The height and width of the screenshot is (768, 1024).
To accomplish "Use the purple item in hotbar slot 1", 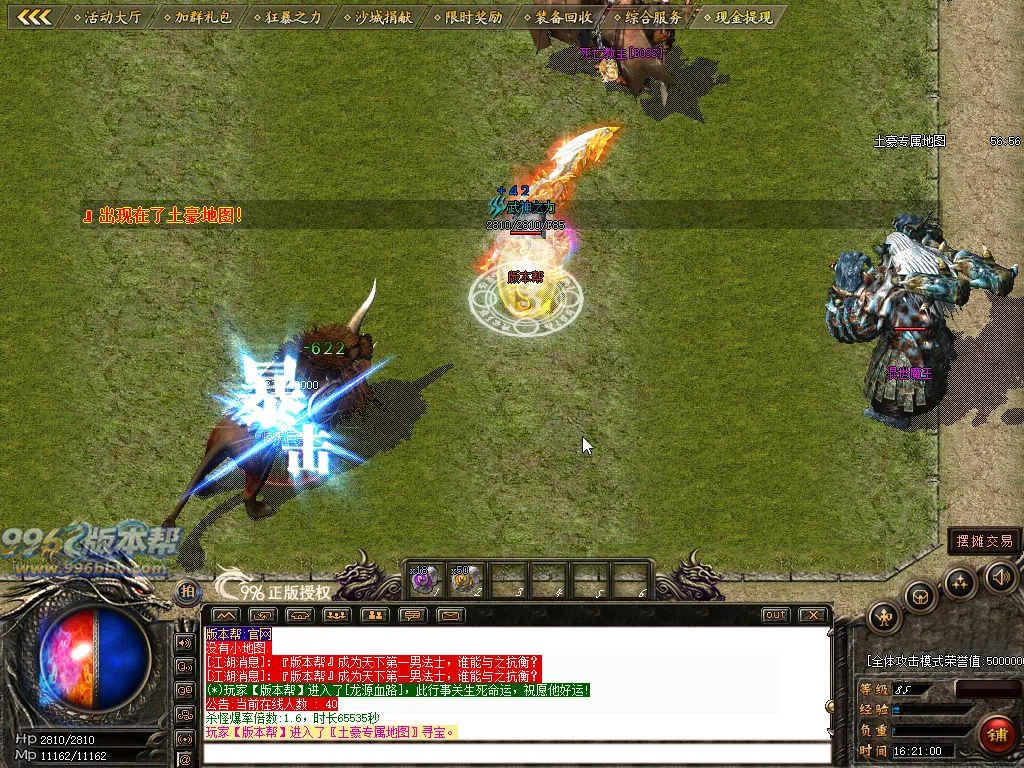I will point(424,579).
